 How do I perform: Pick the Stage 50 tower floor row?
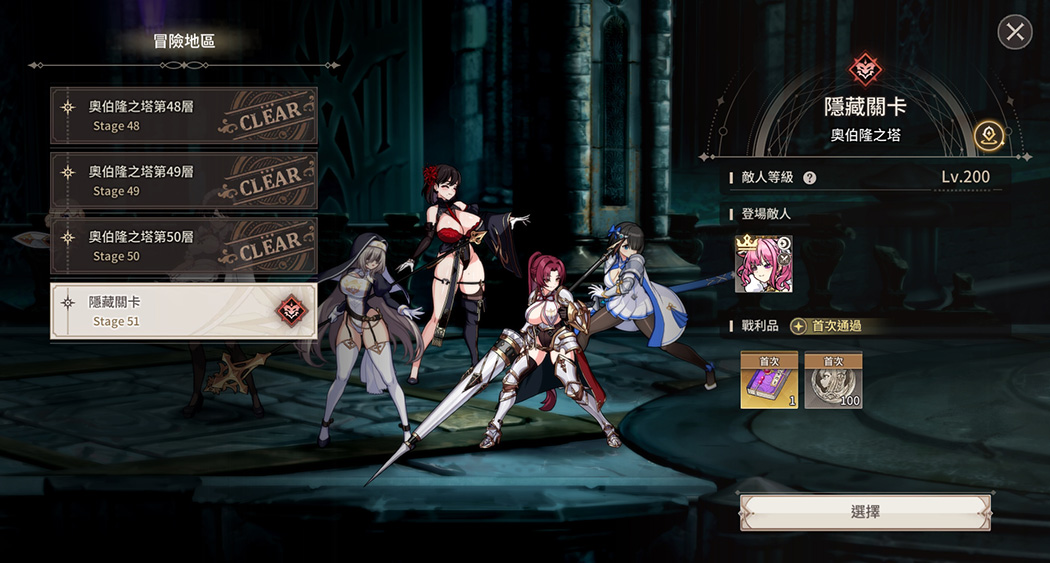184,245
